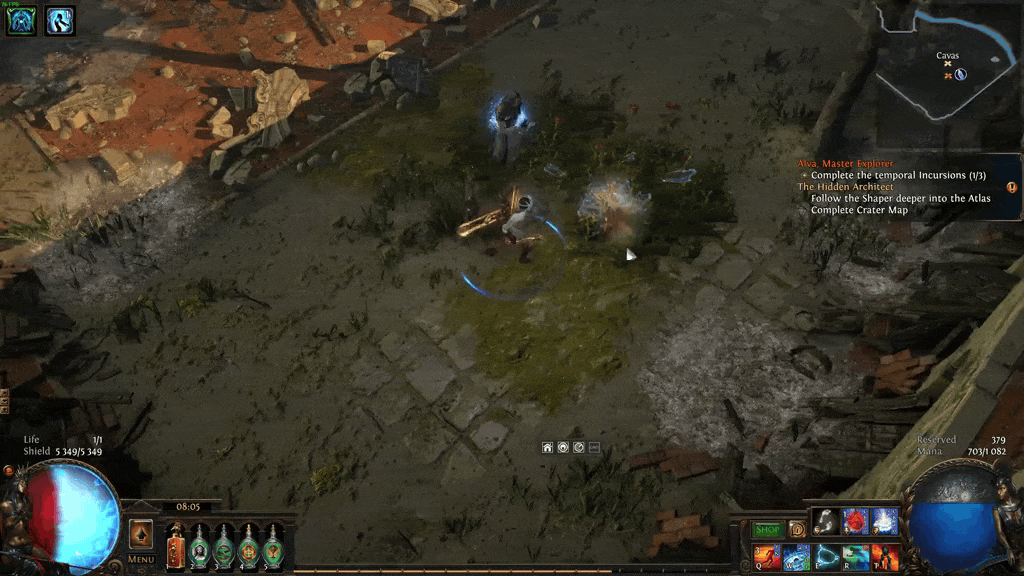
Task: Activate the blue vortex skill on W
Action: pos(797,557)
